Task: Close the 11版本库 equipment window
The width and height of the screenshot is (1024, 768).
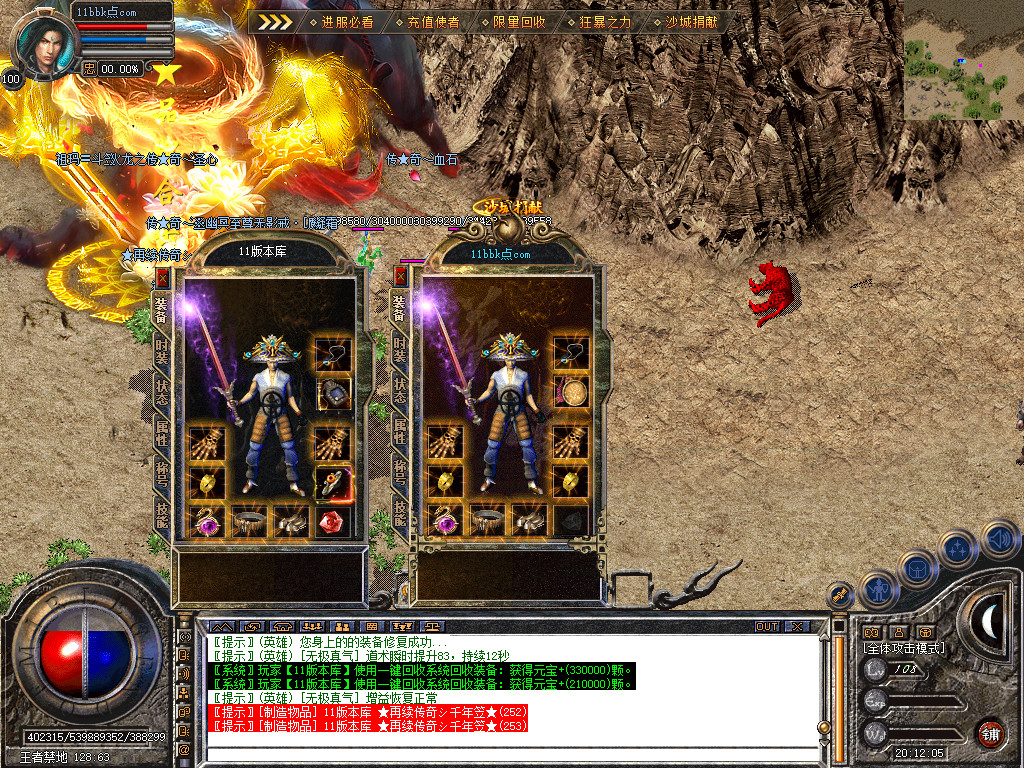Action: [x=163, y=278]
